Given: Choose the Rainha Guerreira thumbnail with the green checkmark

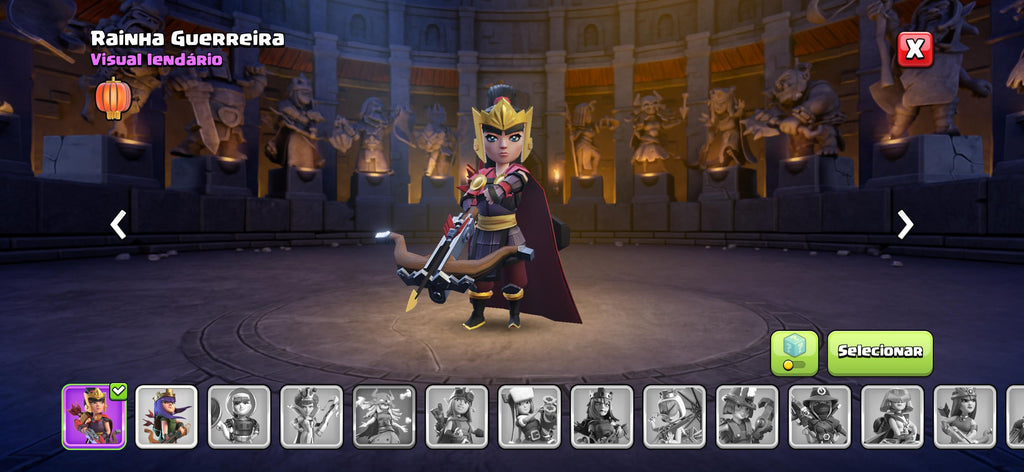Looking at the screenshot, I should pyautogui.click(x=94, y=416).
